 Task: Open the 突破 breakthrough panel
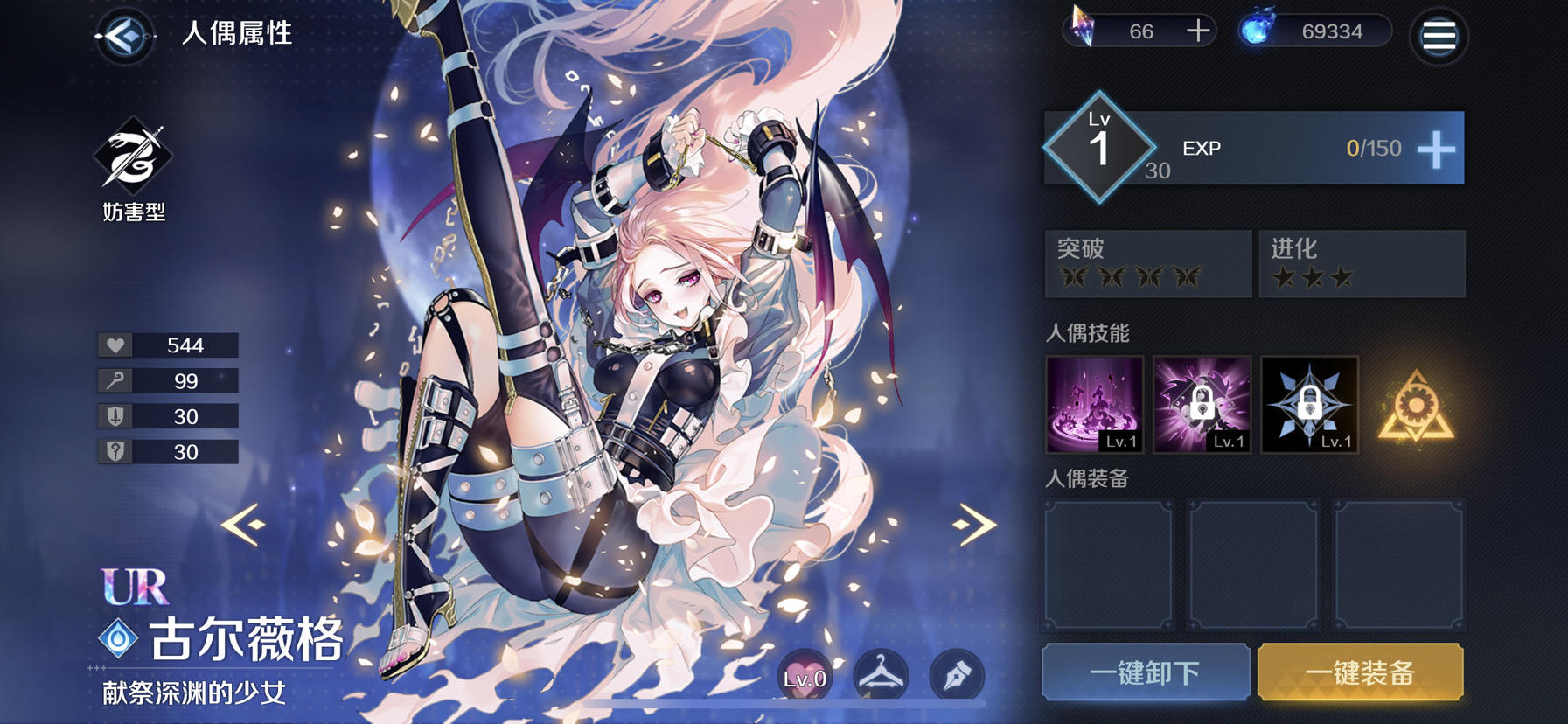pos(1146,264)
